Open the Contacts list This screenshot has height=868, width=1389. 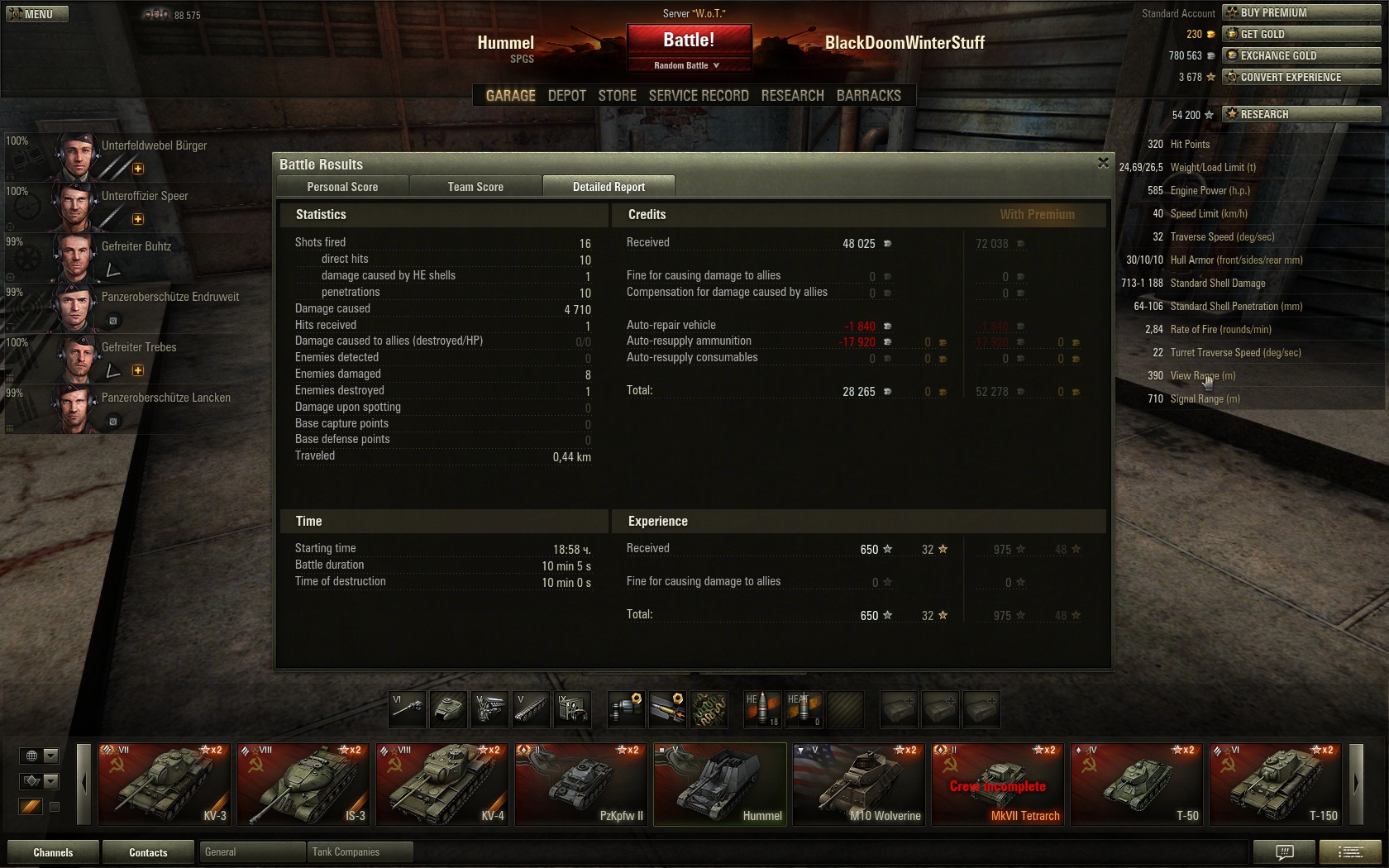(x=148, y=852)
